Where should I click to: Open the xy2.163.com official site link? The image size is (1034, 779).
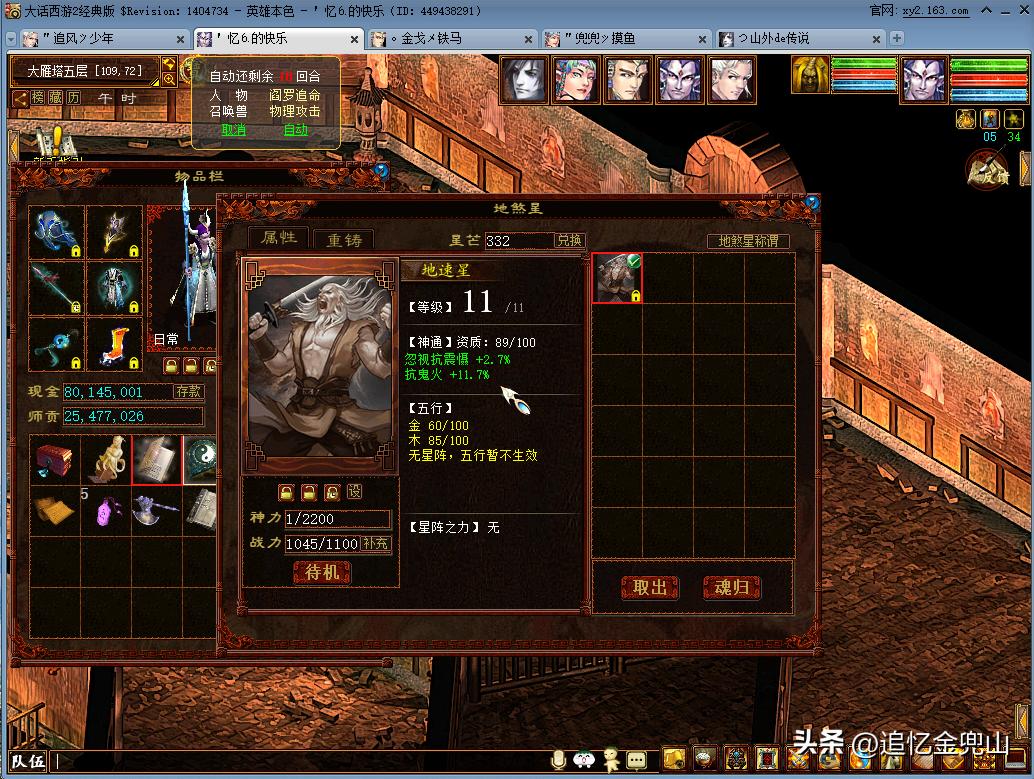[x=935, y=10]
